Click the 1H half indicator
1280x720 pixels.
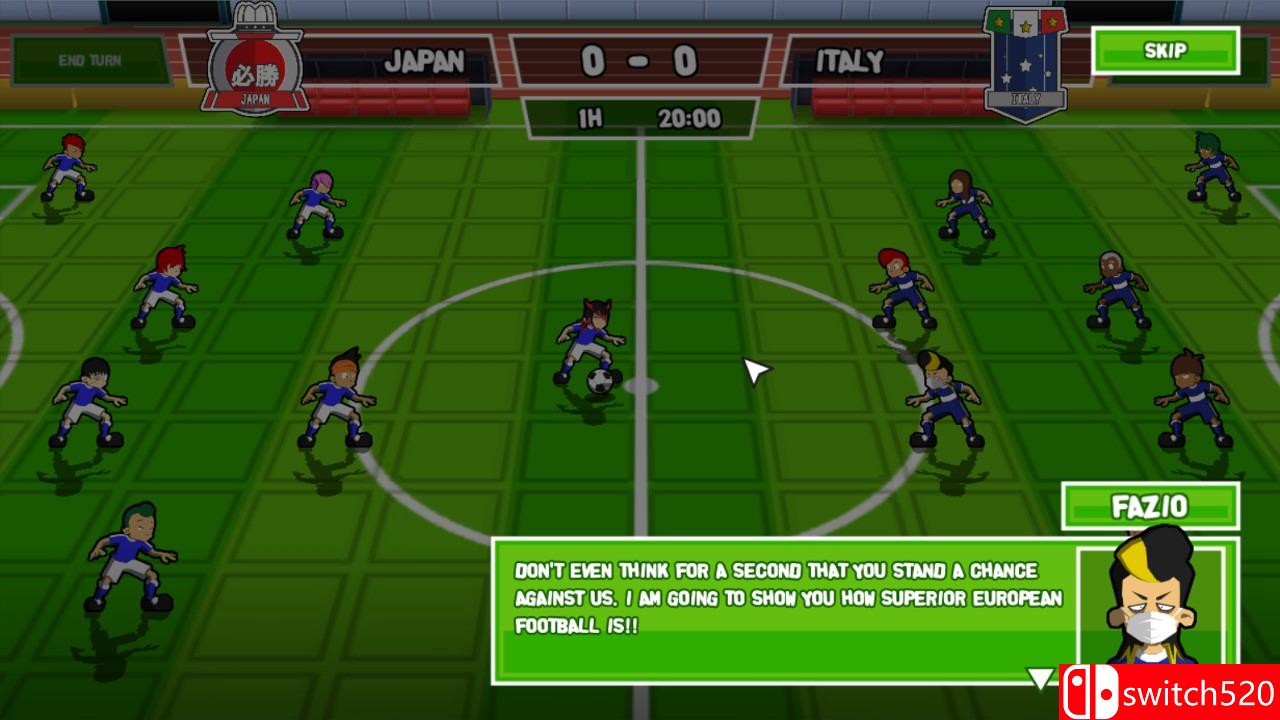[x=591, y=117]
